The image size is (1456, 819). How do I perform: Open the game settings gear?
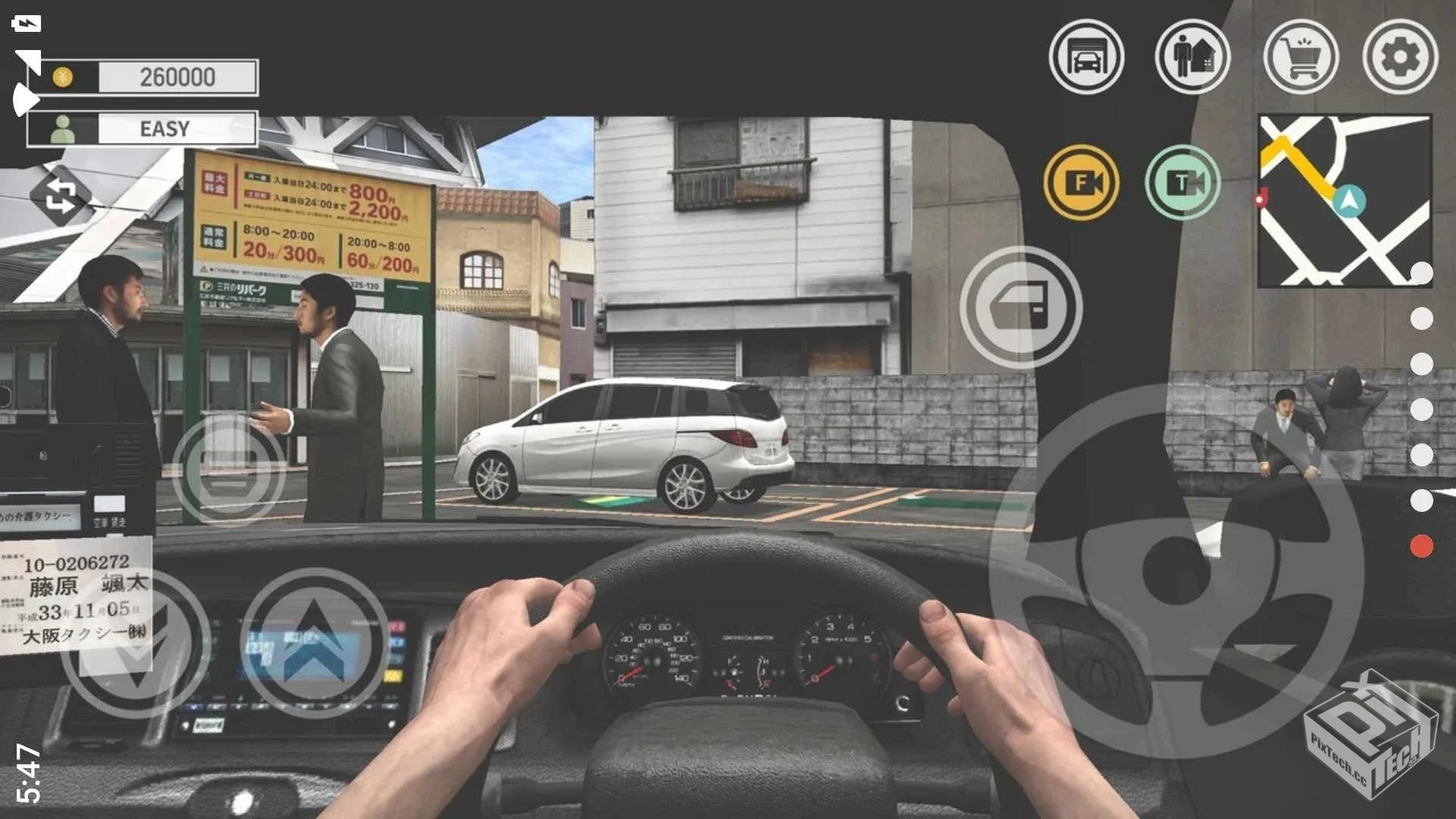tap(1401, 58)
